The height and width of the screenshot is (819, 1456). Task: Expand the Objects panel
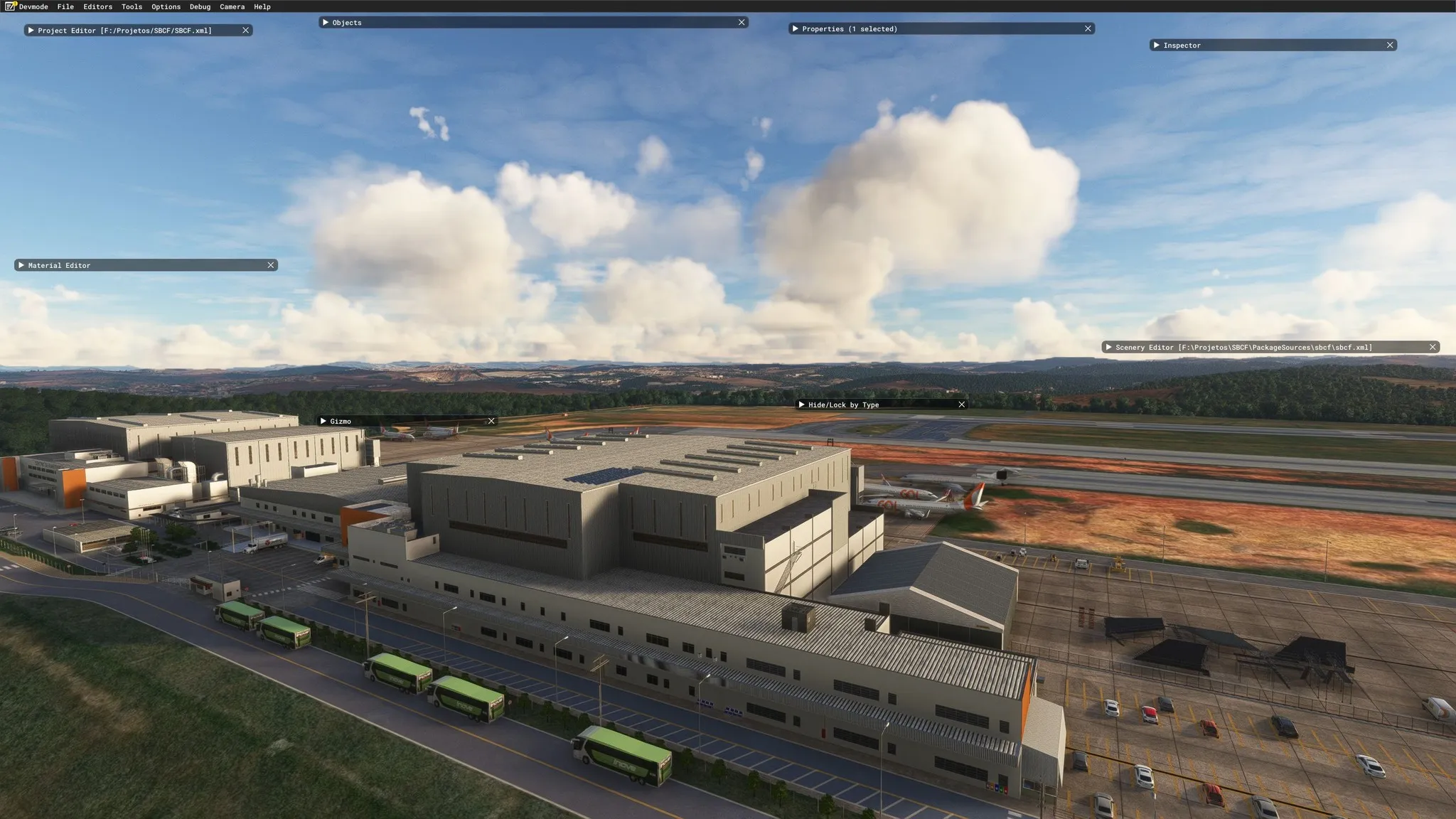tap(326, 23)
